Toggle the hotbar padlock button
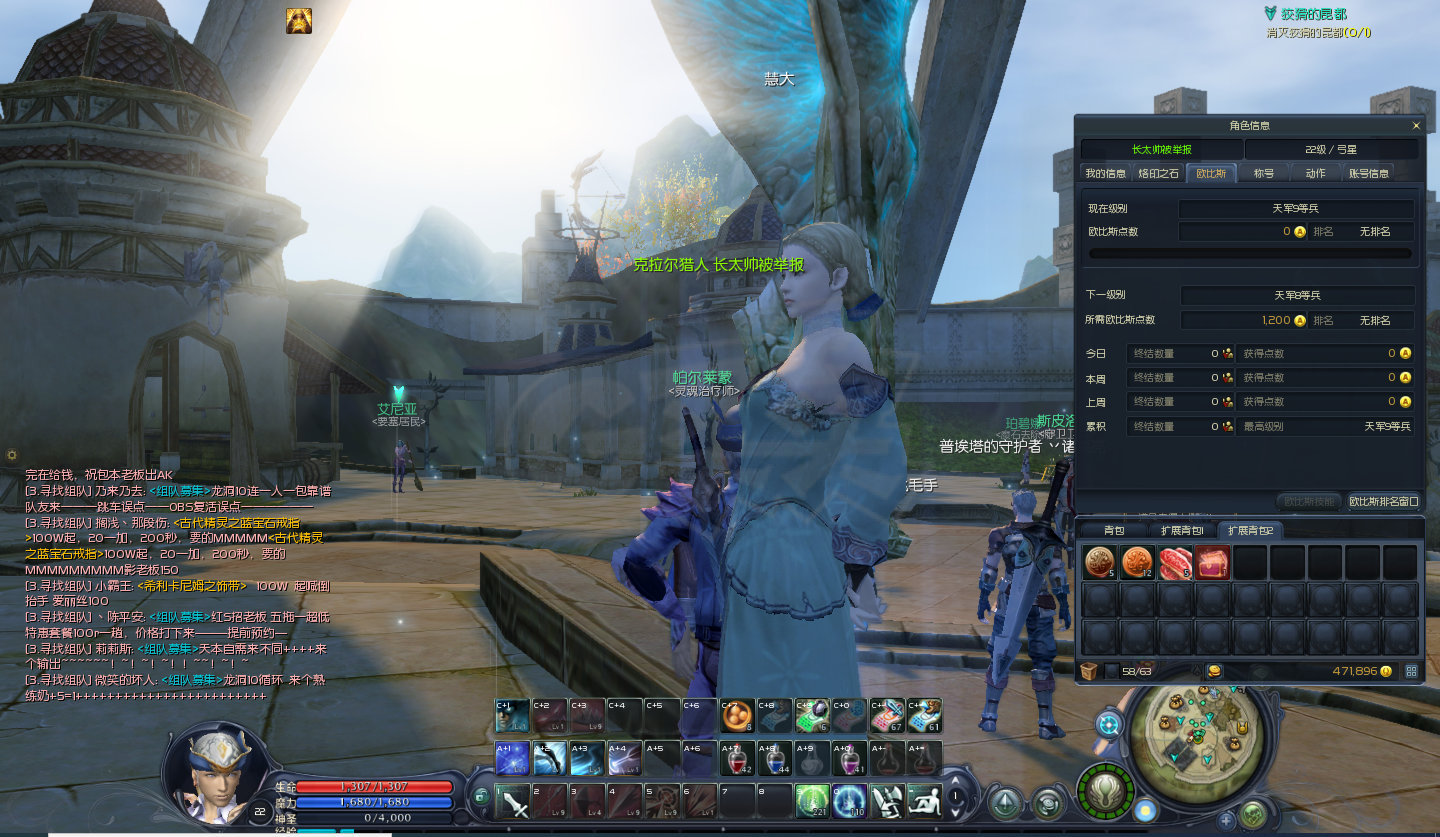The image size is (1440, 837). tap(481, 797)
